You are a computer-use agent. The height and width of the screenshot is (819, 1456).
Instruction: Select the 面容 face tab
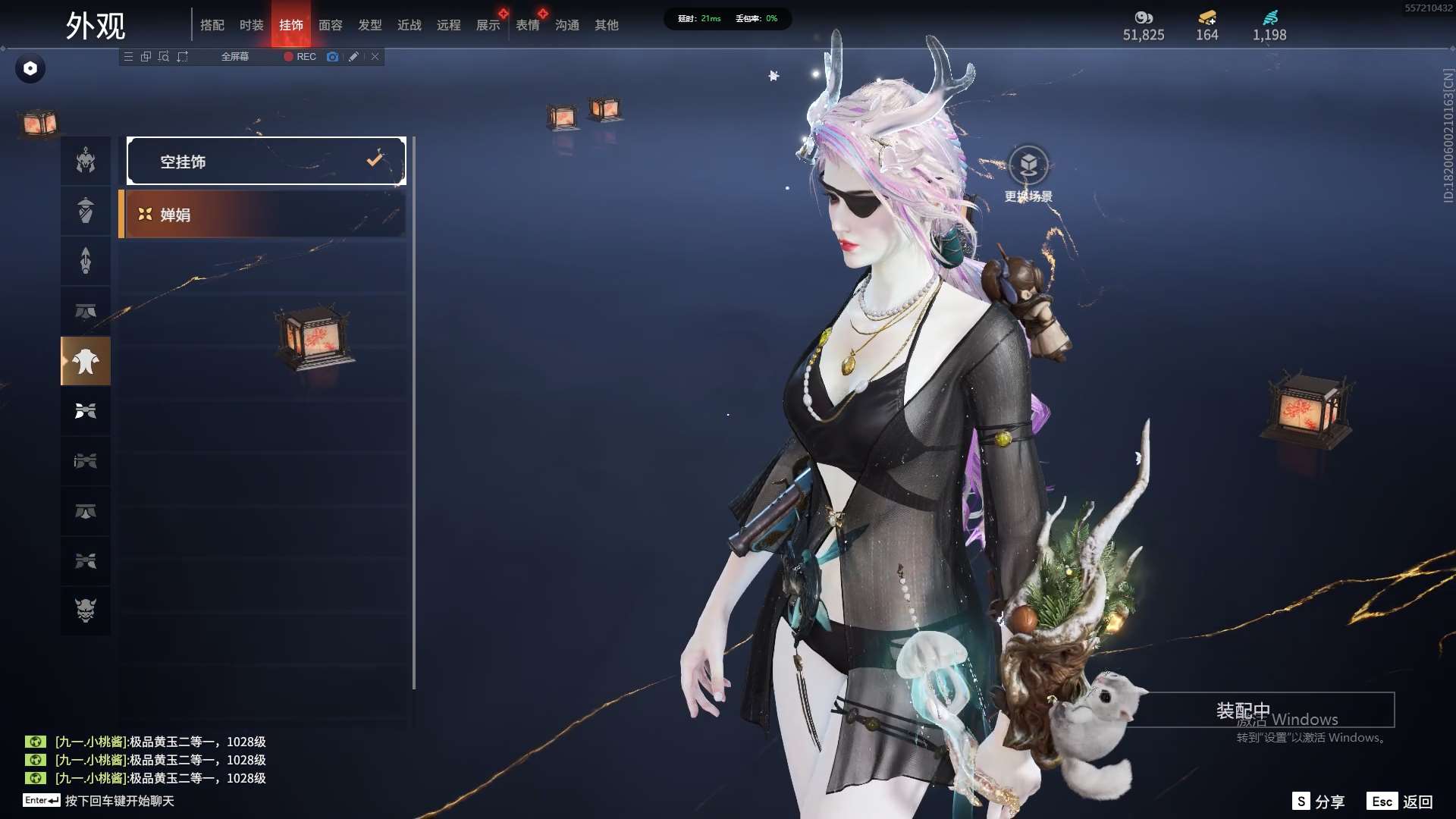click(331, 25)
